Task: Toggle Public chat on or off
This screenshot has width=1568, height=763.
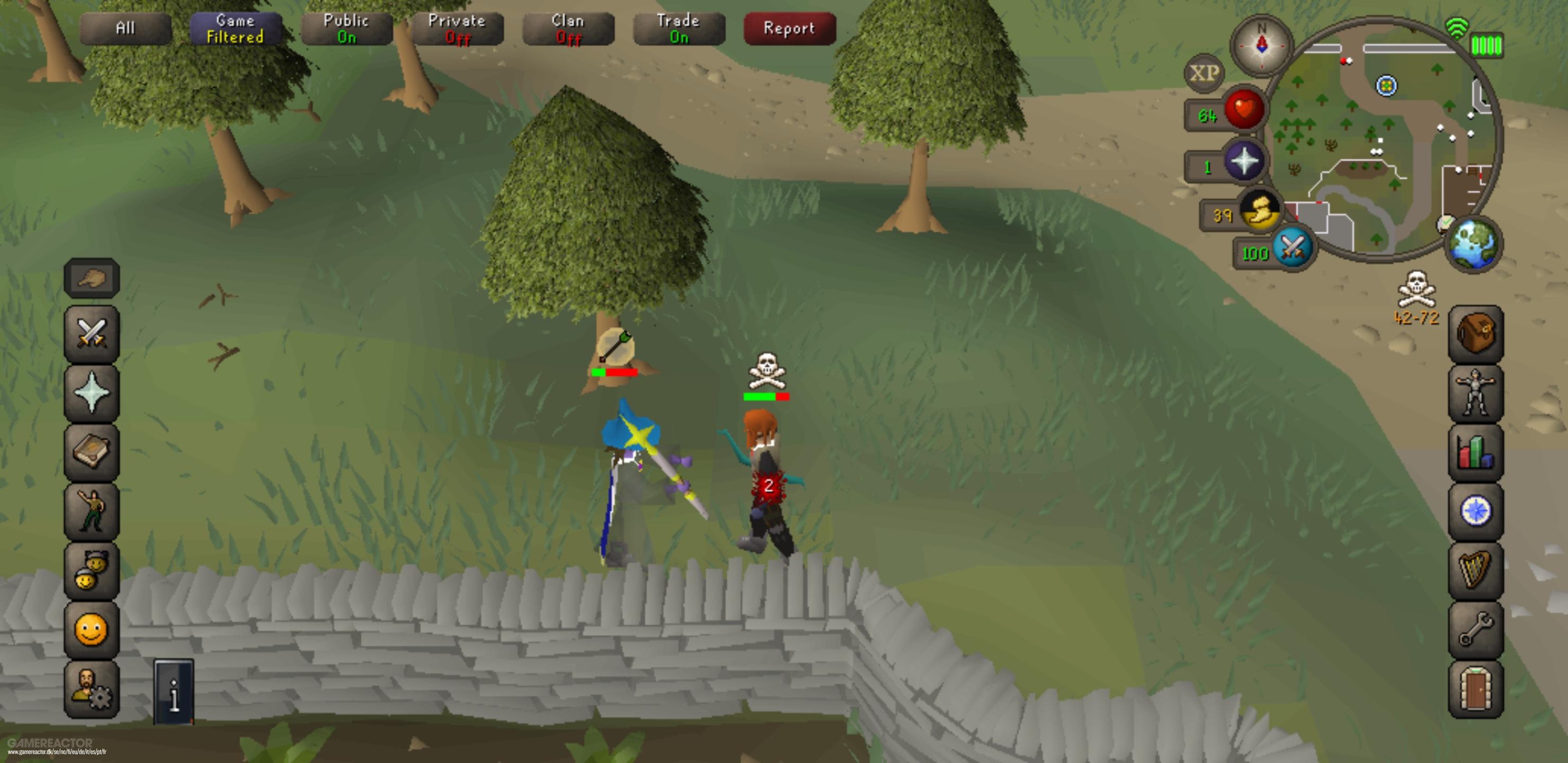Action: coord(346,28)
